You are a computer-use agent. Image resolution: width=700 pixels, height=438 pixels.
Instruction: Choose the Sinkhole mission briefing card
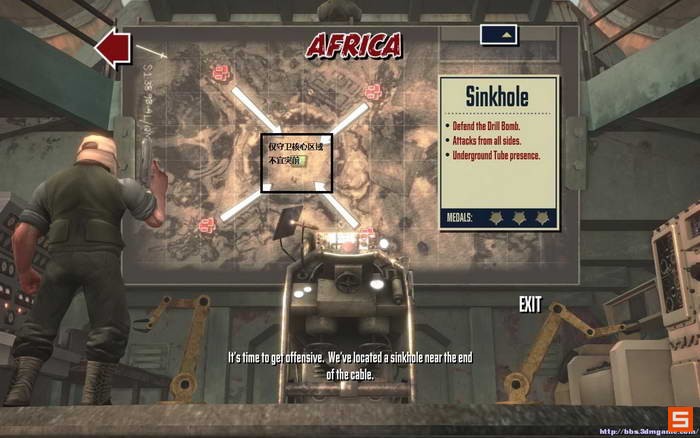point(497,155)
